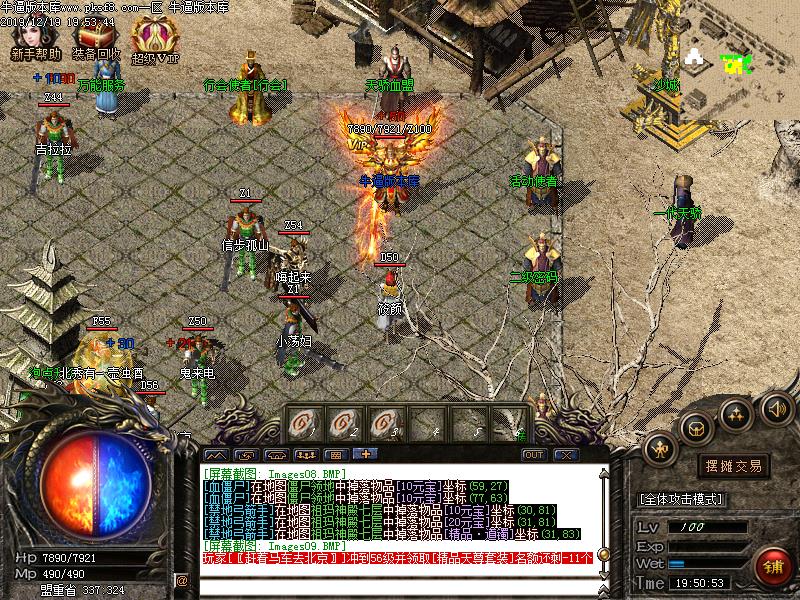800x600 pixels.
Task: Open the skills three-star round icon
Action: [736, 412]
